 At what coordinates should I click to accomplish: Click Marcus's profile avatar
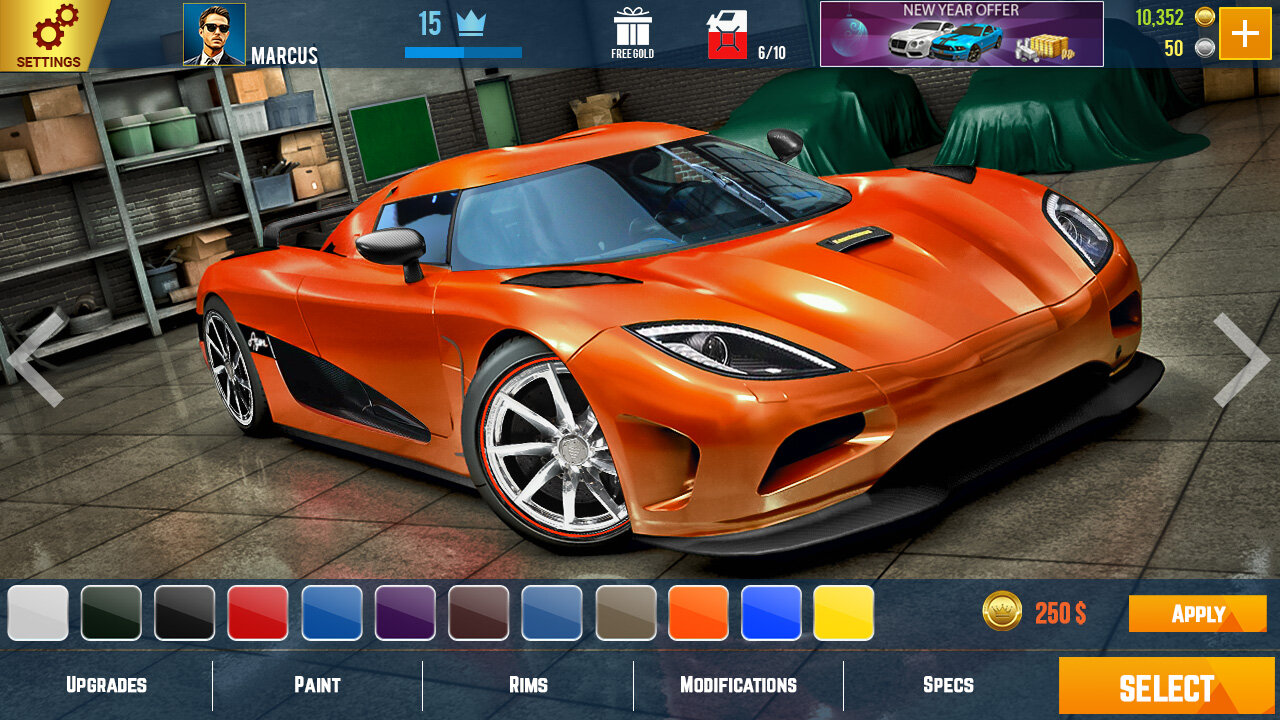click(x=214, y=34)
